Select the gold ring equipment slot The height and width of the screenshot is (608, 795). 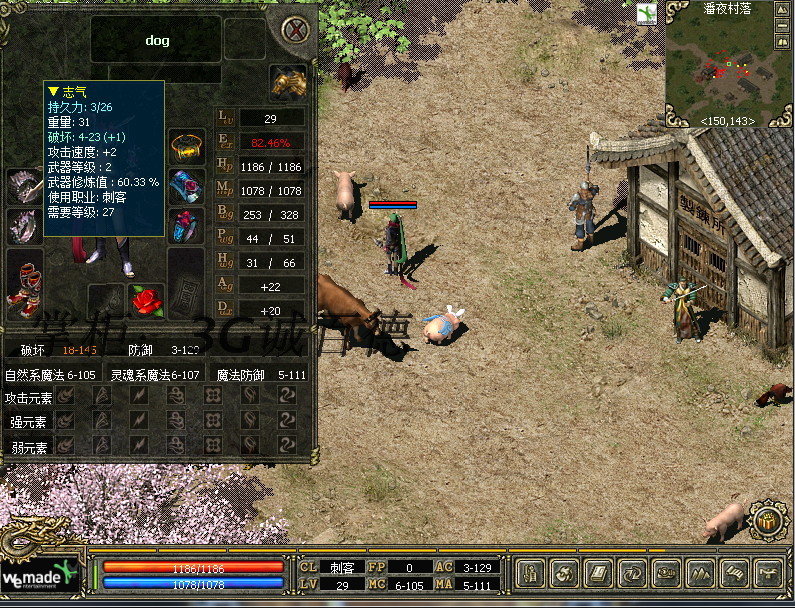coord(186,147)
